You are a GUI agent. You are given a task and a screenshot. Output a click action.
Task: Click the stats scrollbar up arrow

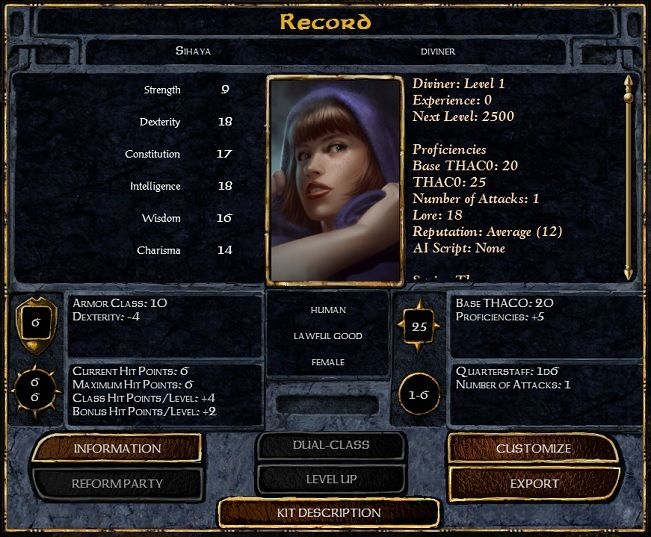click(629, 84)
